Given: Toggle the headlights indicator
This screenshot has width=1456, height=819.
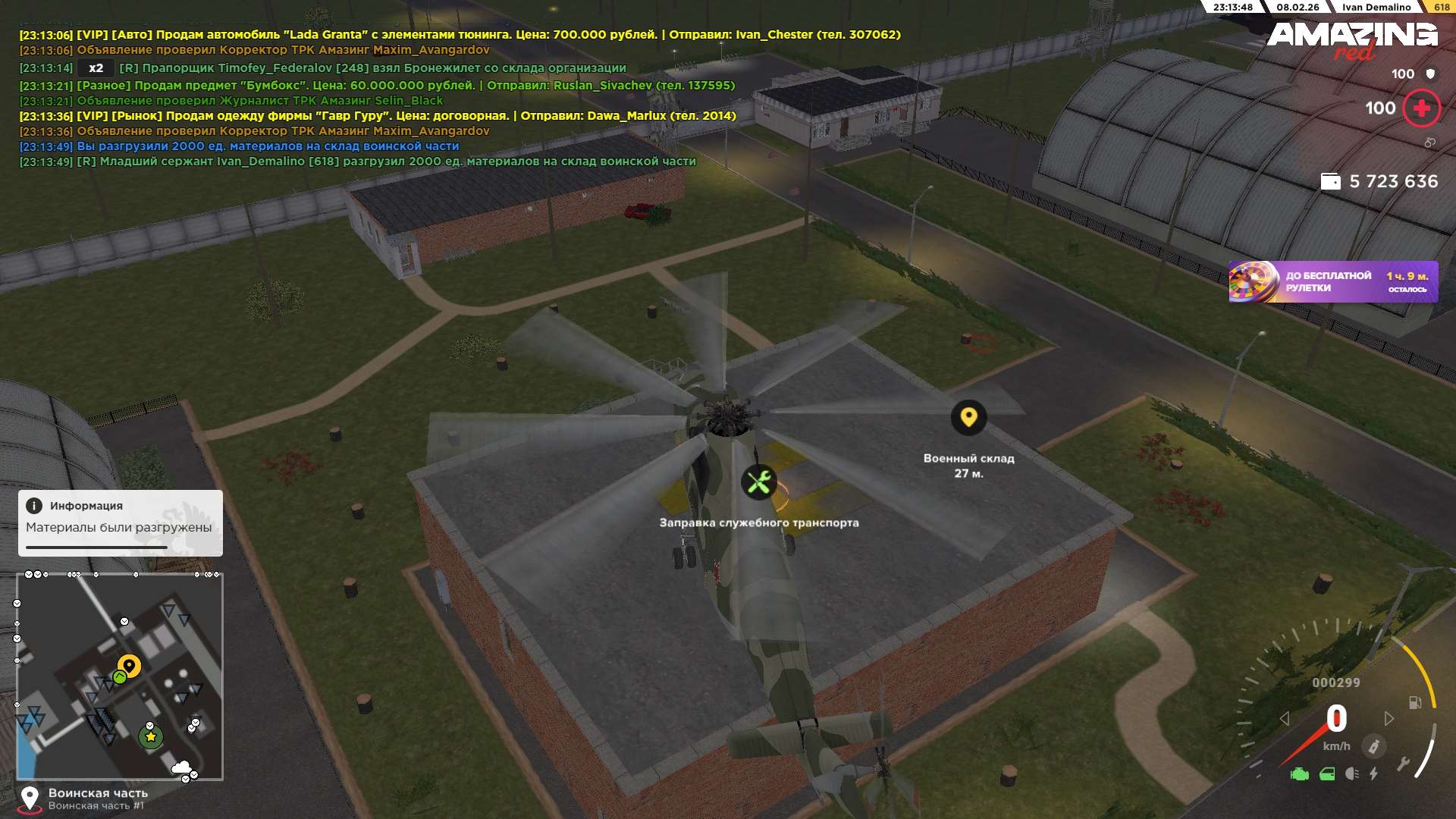Looking at the screenshot, I should pyautogui.click(x=1351, y=774).
